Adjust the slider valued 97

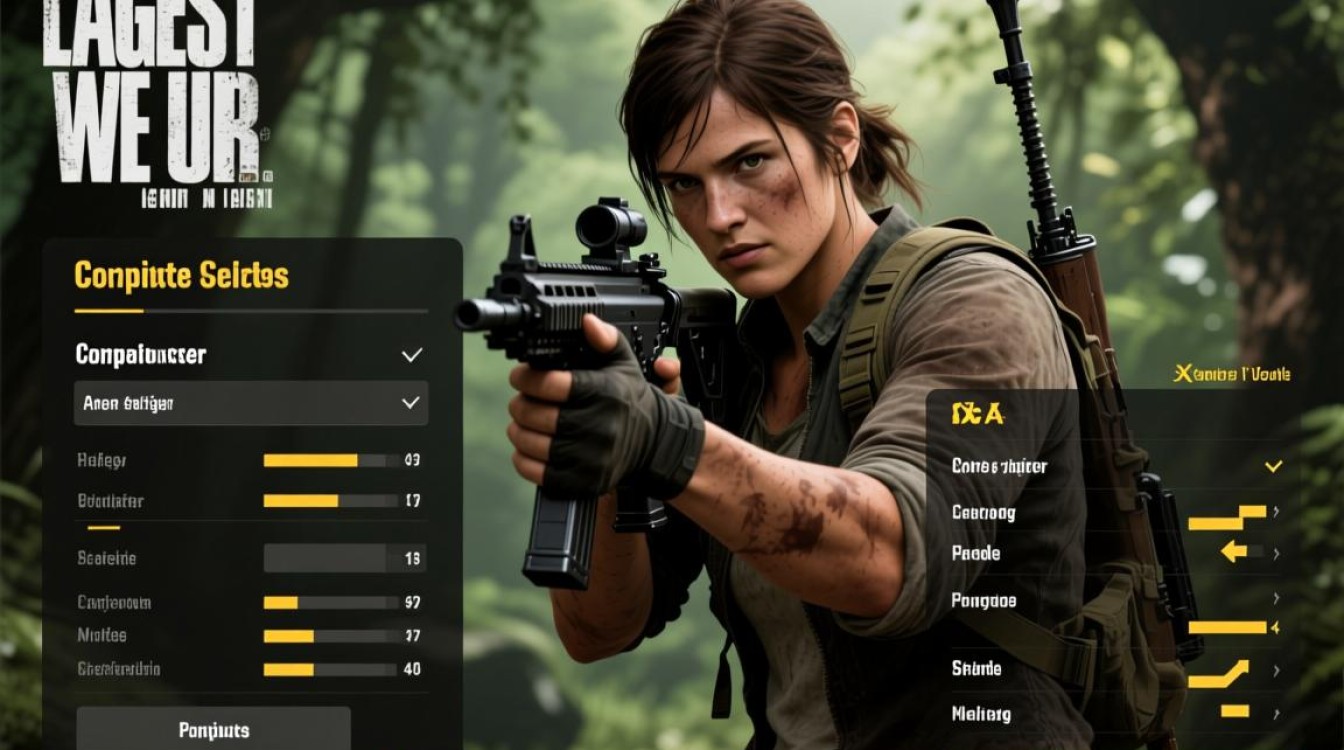[x=330, y=603]
